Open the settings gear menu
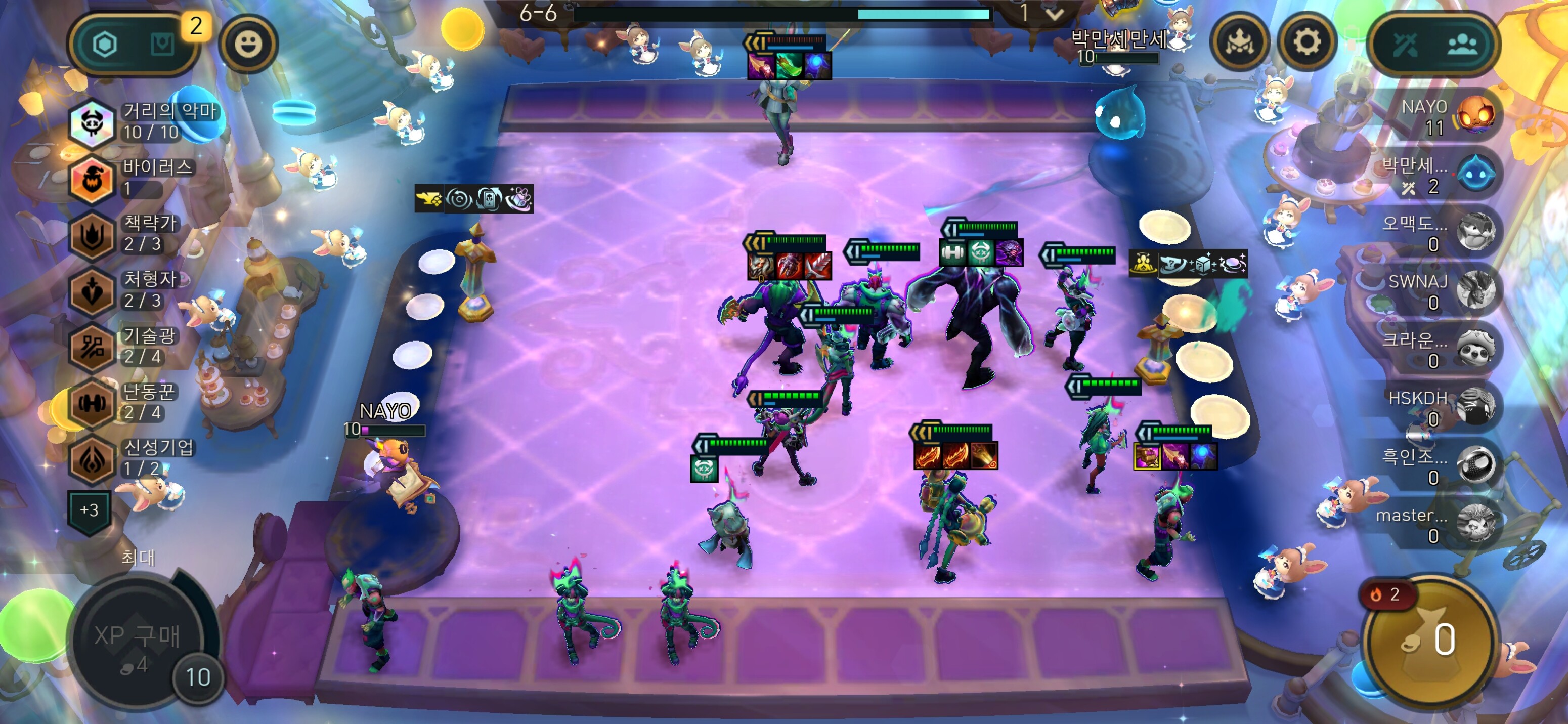Image resolution: width=1568 pixels, height=724 pixels. 1305,42
